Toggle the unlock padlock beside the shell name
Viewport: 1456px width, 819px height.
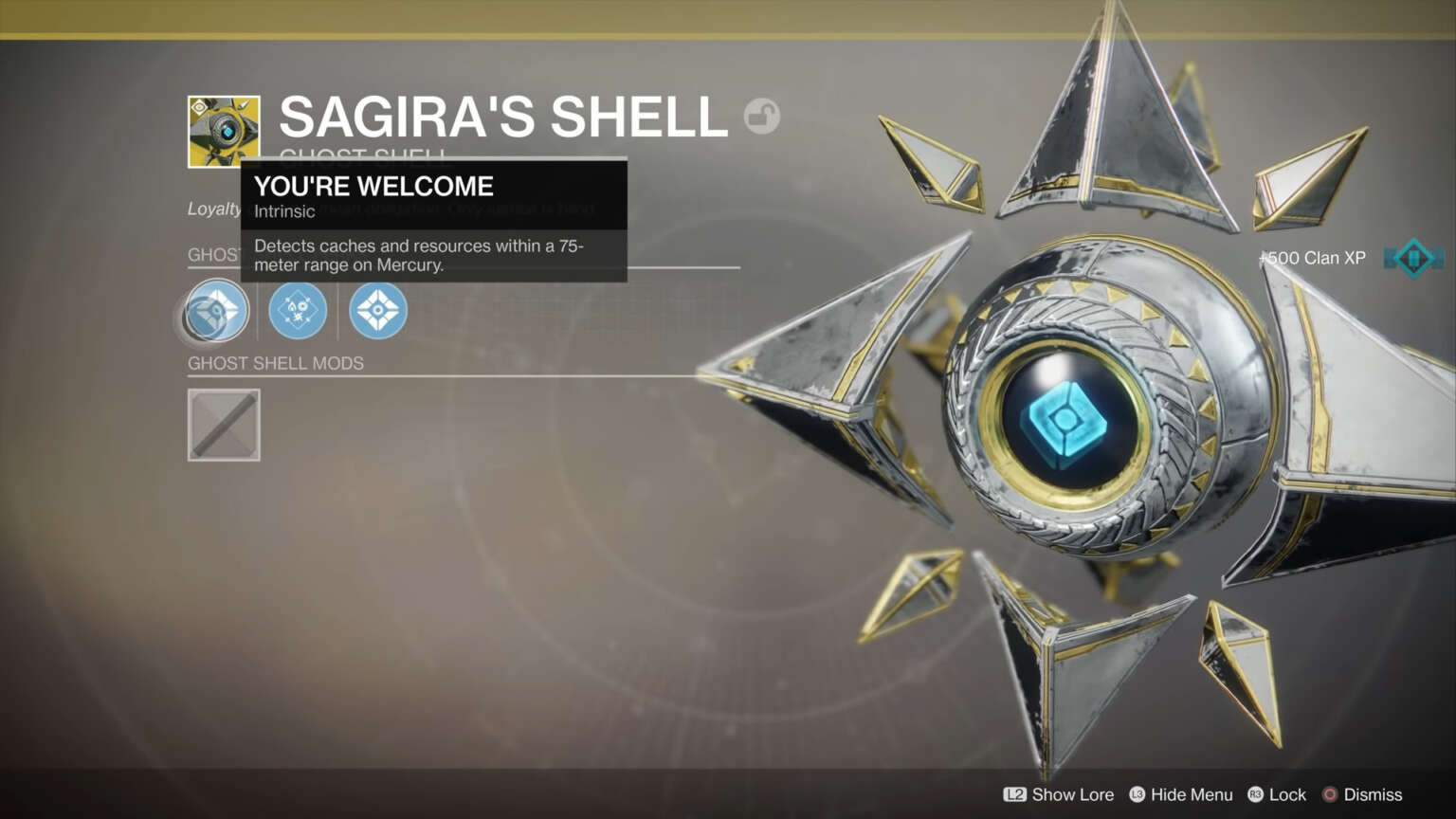pyautogui.click(x=764, y=115)
